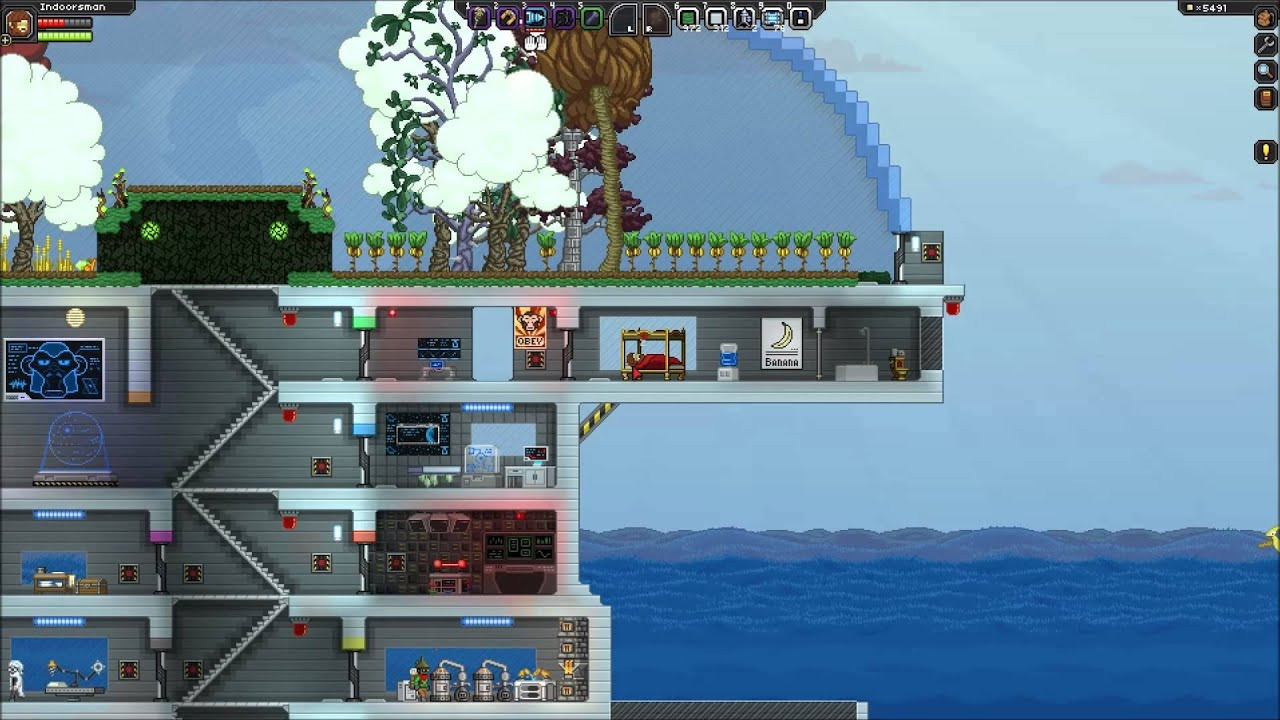Select the block stack counting 312
Image resolution: width=1280 pixels, height=720 pixels.
pyautogui.click(x=717, y=17)
